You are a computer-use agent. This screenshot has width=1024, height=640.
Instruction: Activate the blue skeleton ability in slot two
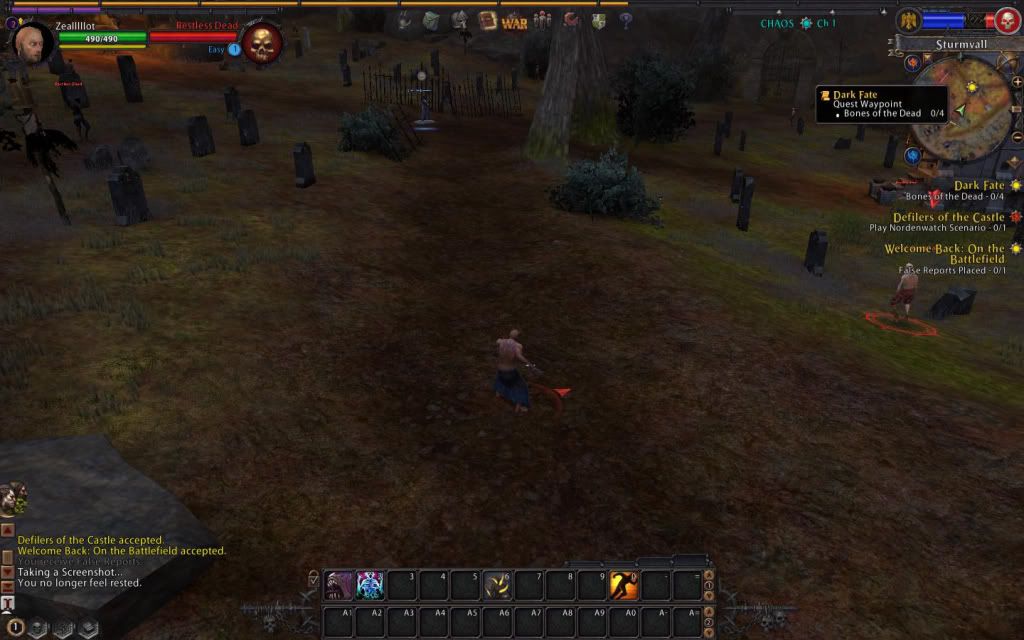370,585
